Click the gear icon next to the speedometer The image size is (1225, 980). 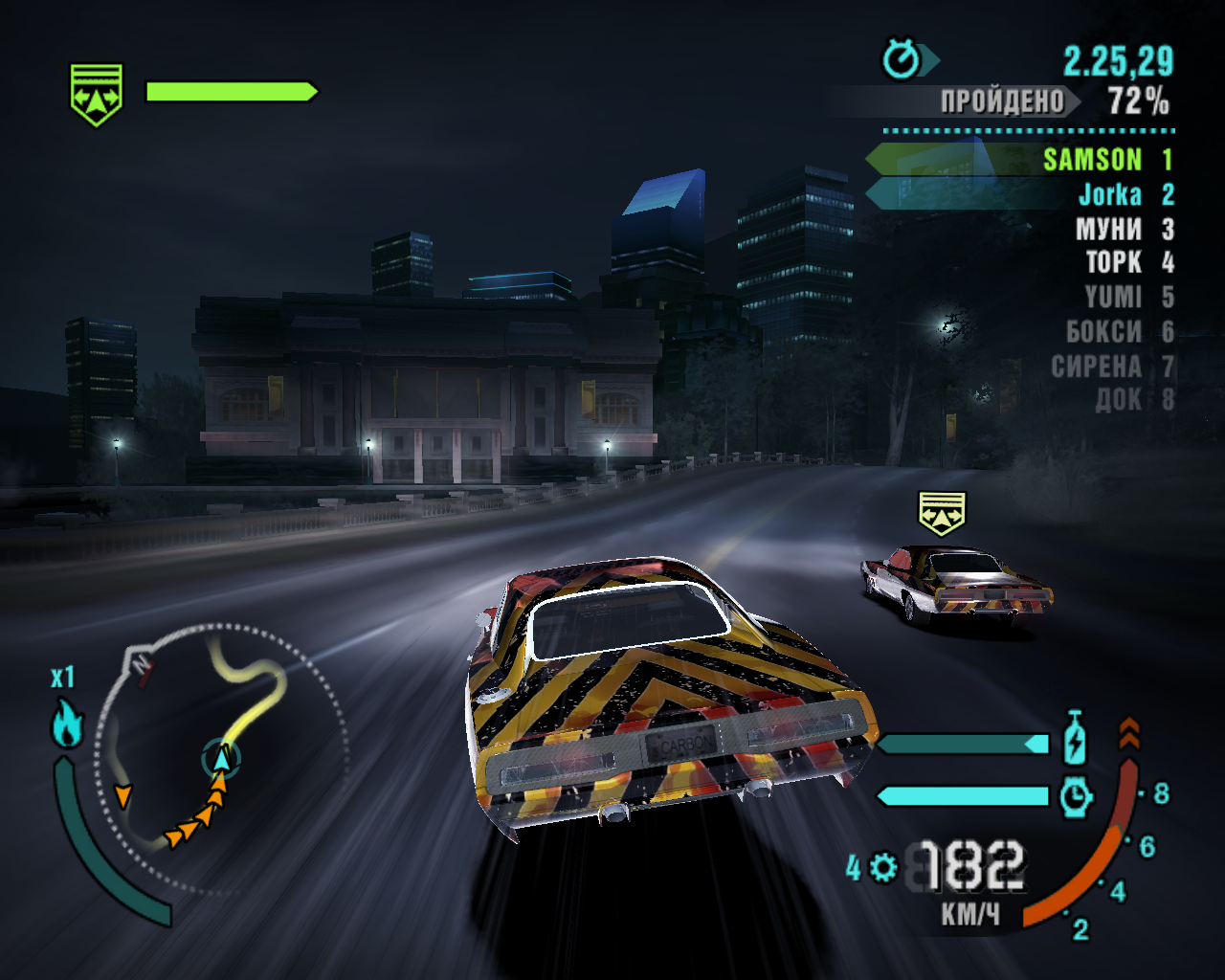click(x=883, y=868)
